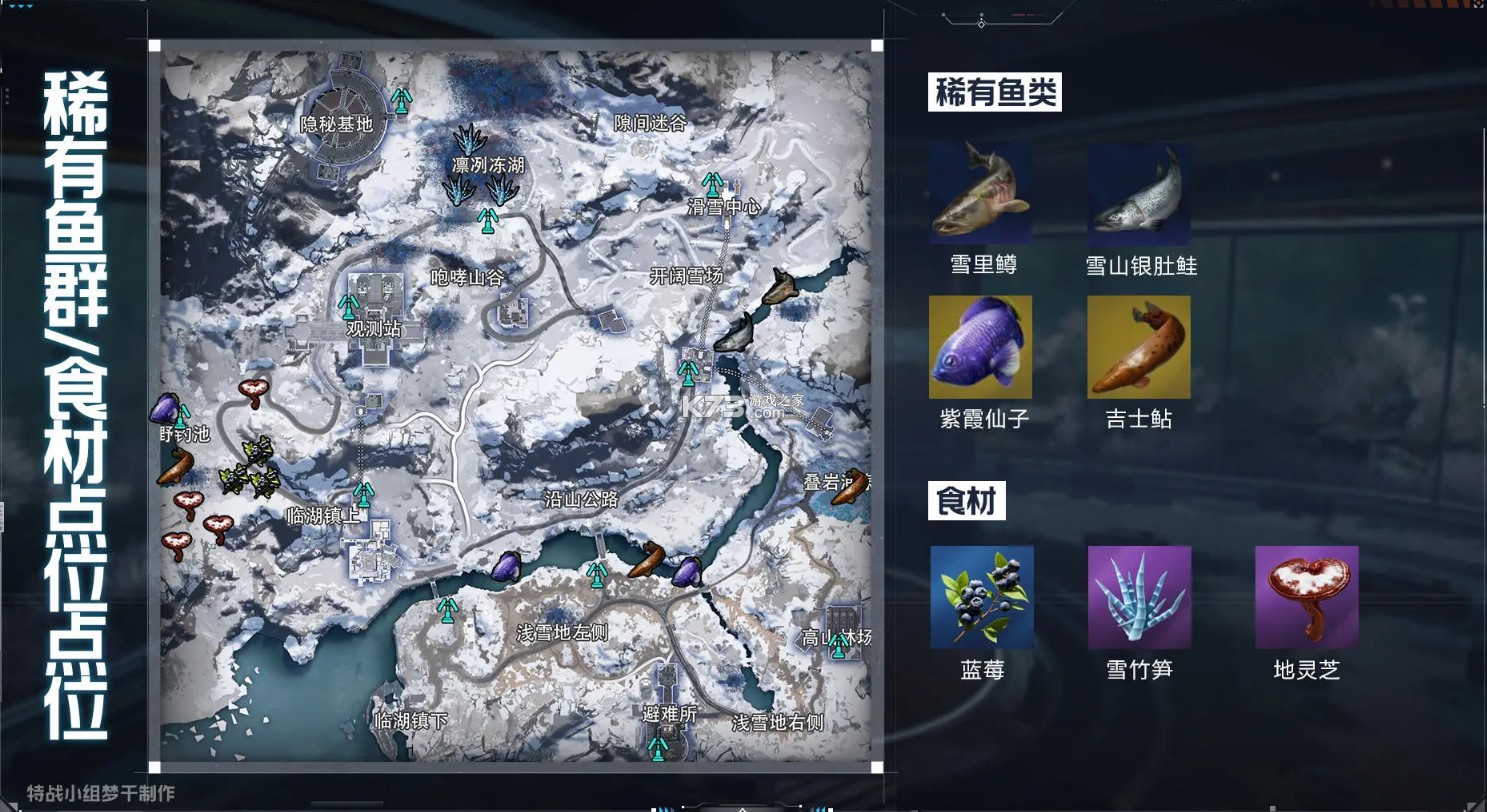Open the 地灵芝 ingredient thumbnail

1307,598
